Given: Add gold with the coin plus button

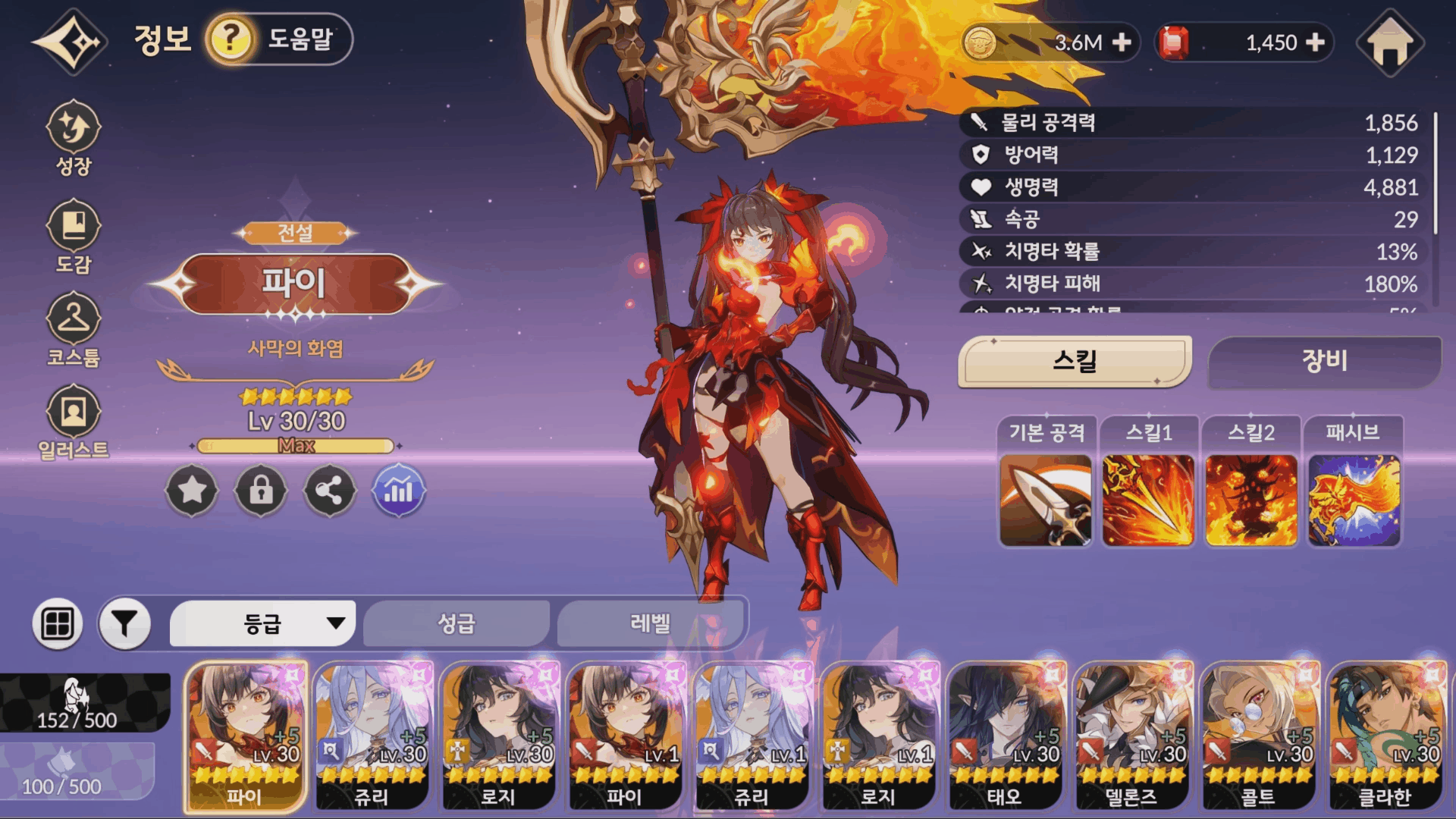Looking at the screenshot, I should (x=1122, y=42).
